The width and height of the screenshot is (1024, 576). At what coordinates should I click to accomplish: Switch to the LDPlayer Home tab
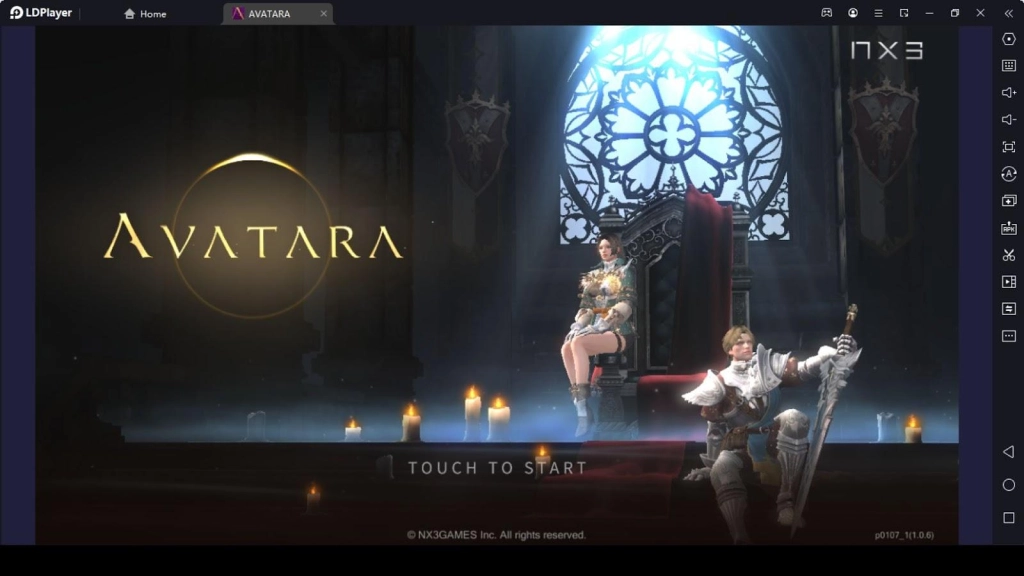[x=146, y=14]
